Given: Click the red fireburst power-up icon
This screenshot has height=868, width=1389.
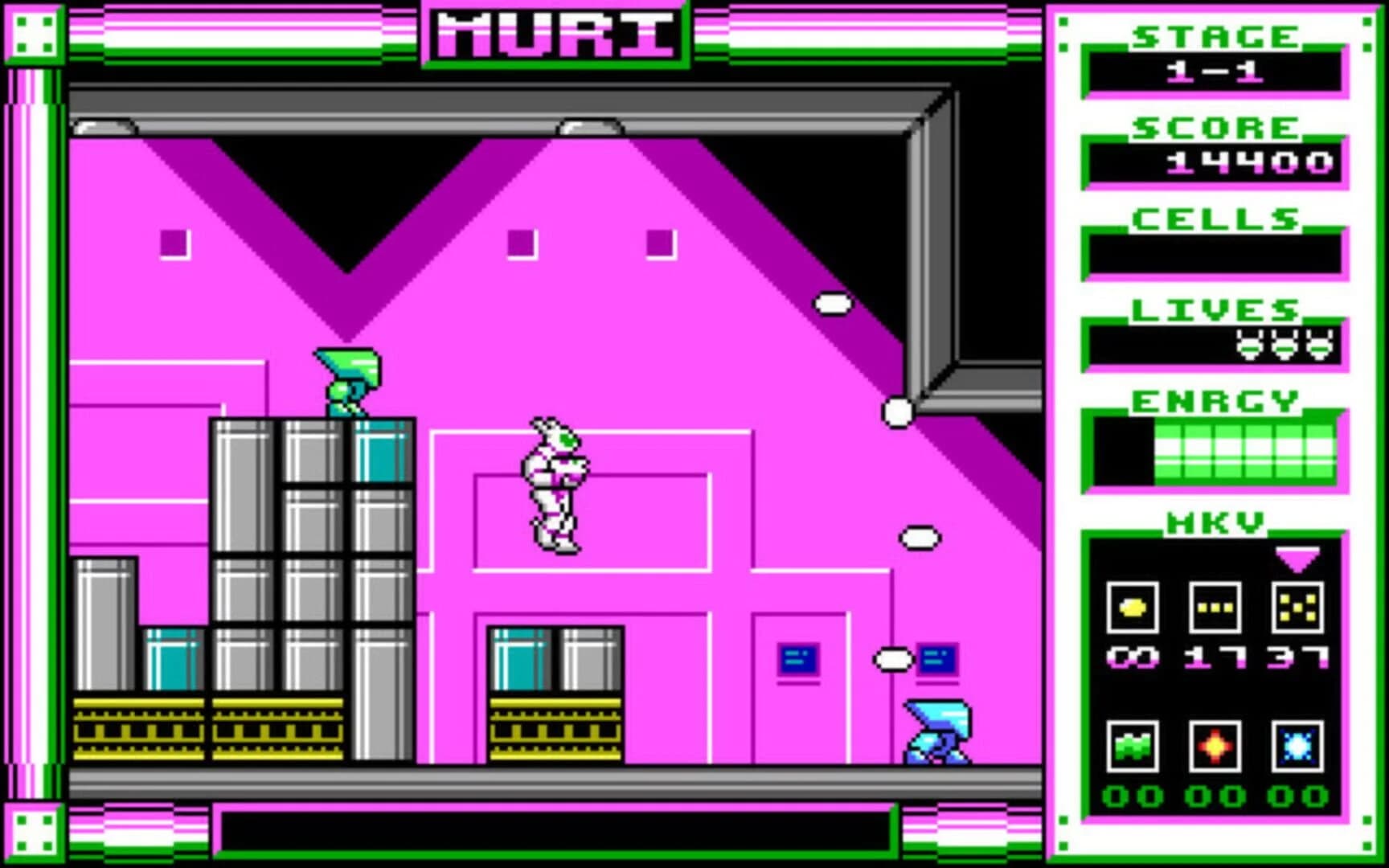Looking at the screenshot, I should pos(1215,746).
